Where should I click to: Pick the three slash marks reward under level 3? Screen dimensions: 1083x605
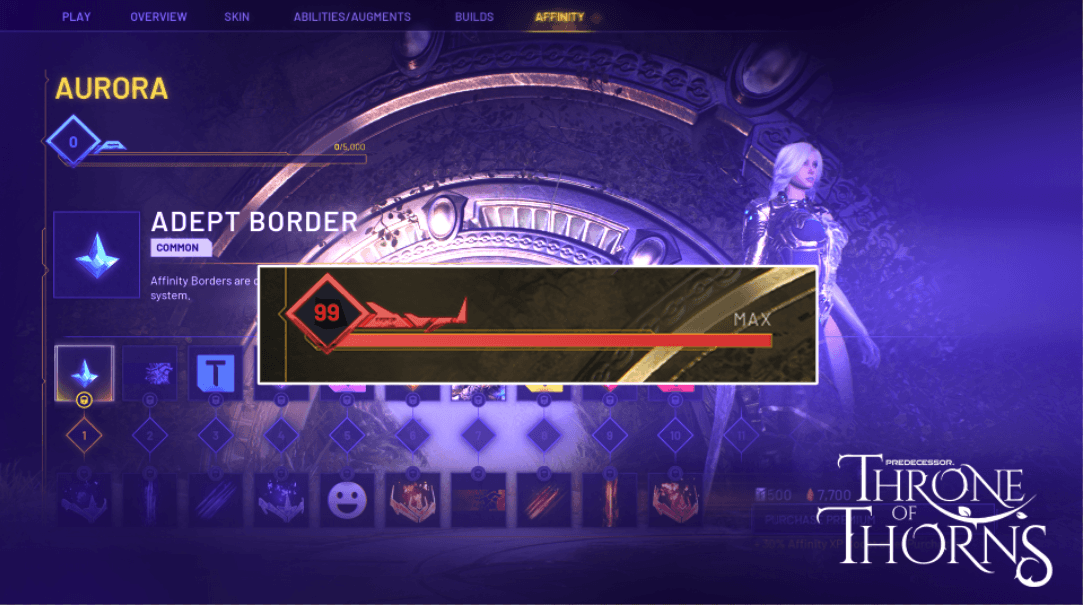point(215,499)
